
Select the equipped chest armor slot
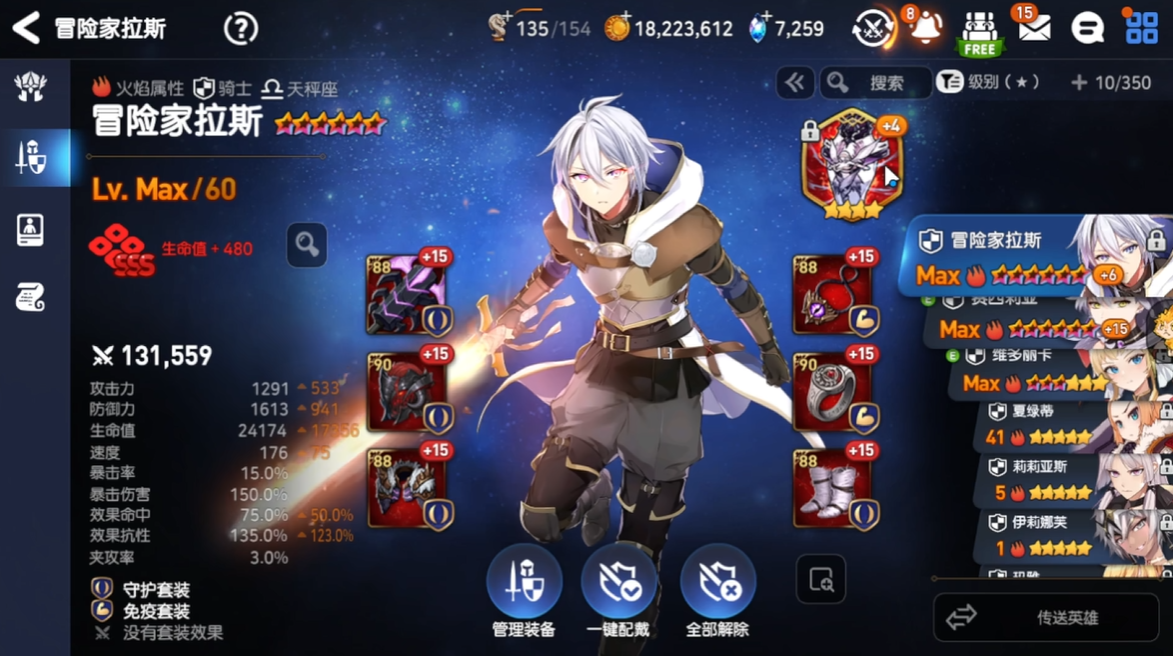(407, 488)
